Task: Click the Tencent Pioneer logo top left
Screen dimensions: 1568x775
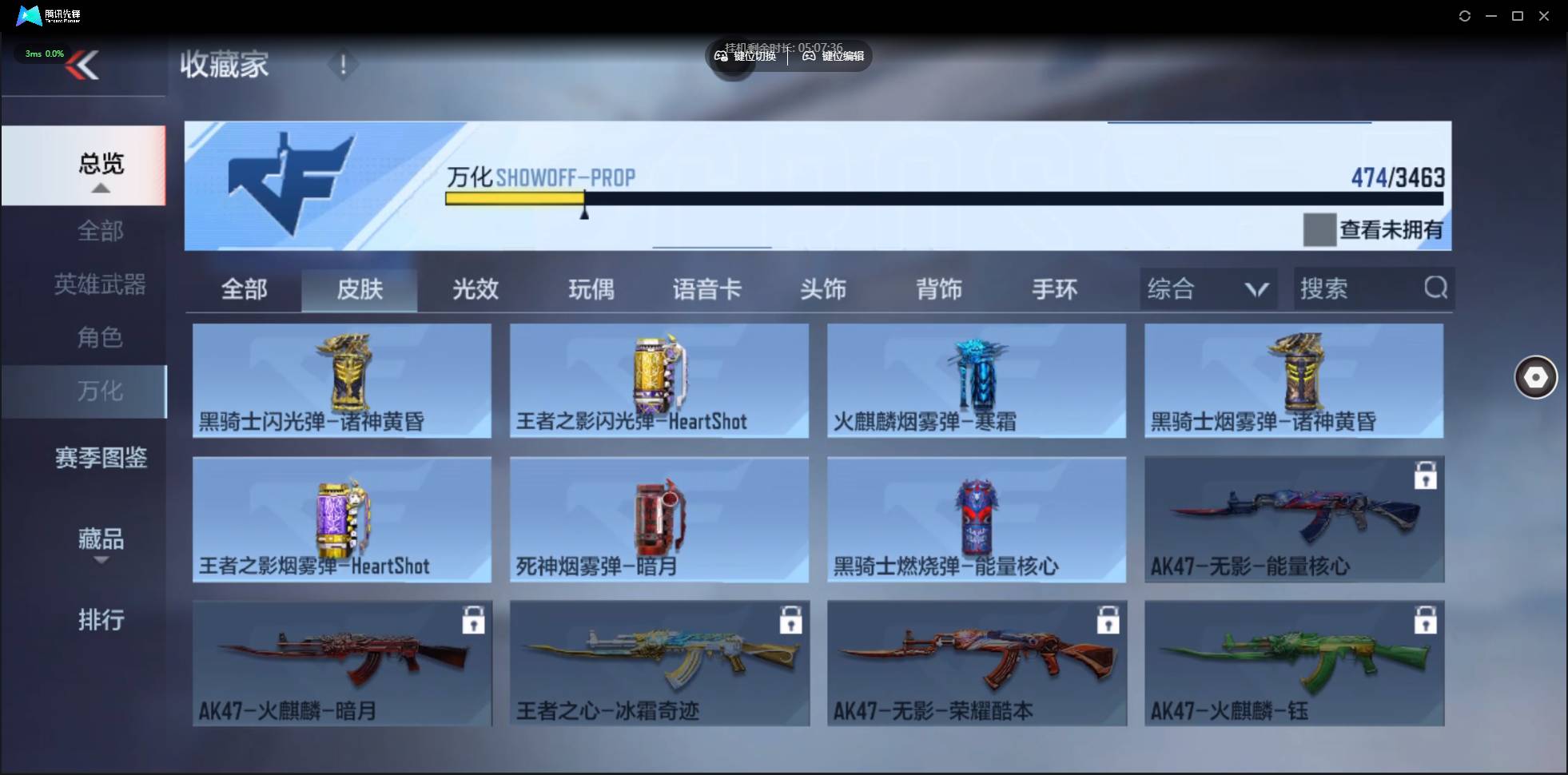Action: 28,15
